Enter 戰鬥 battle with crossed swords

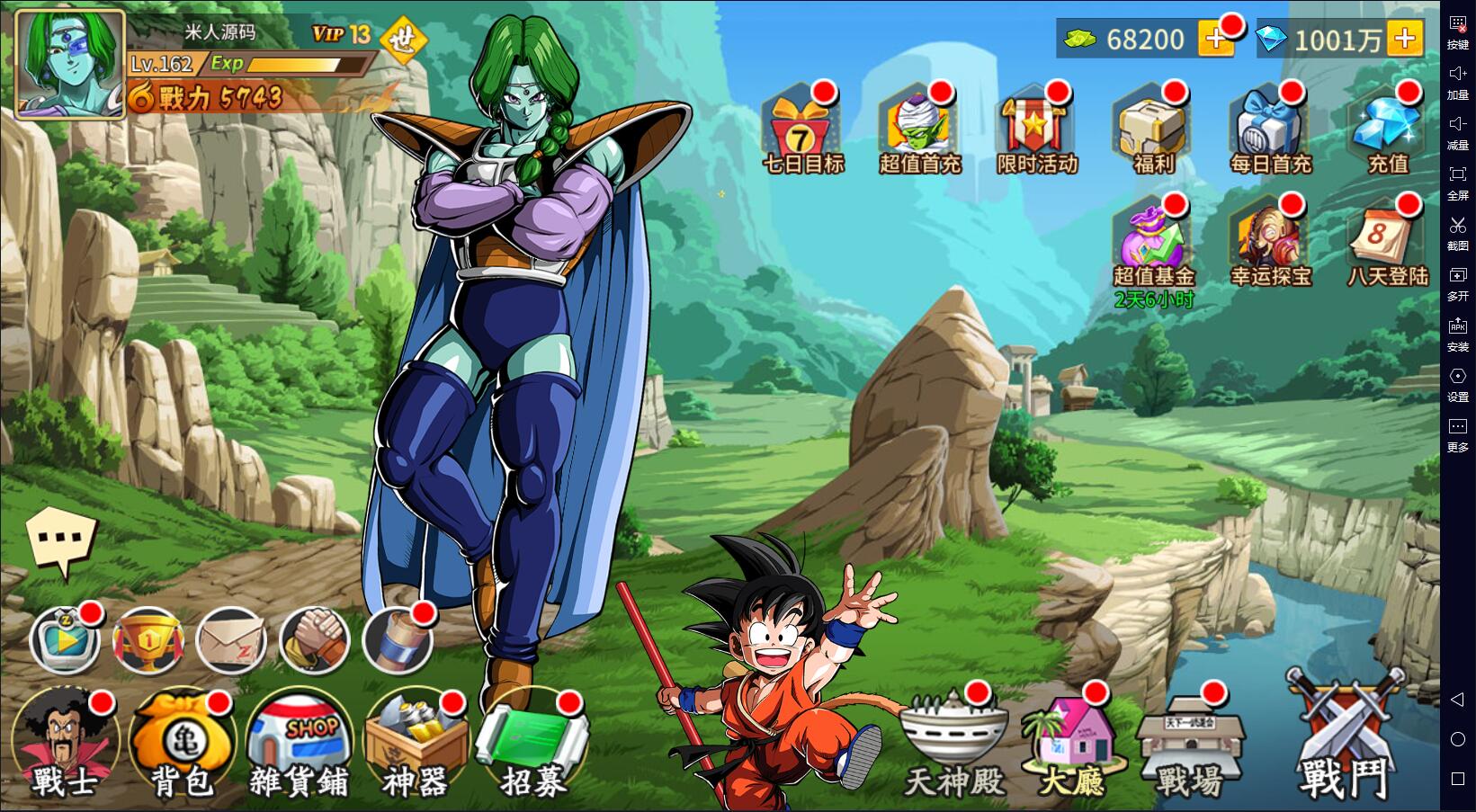click(1345, 737)
